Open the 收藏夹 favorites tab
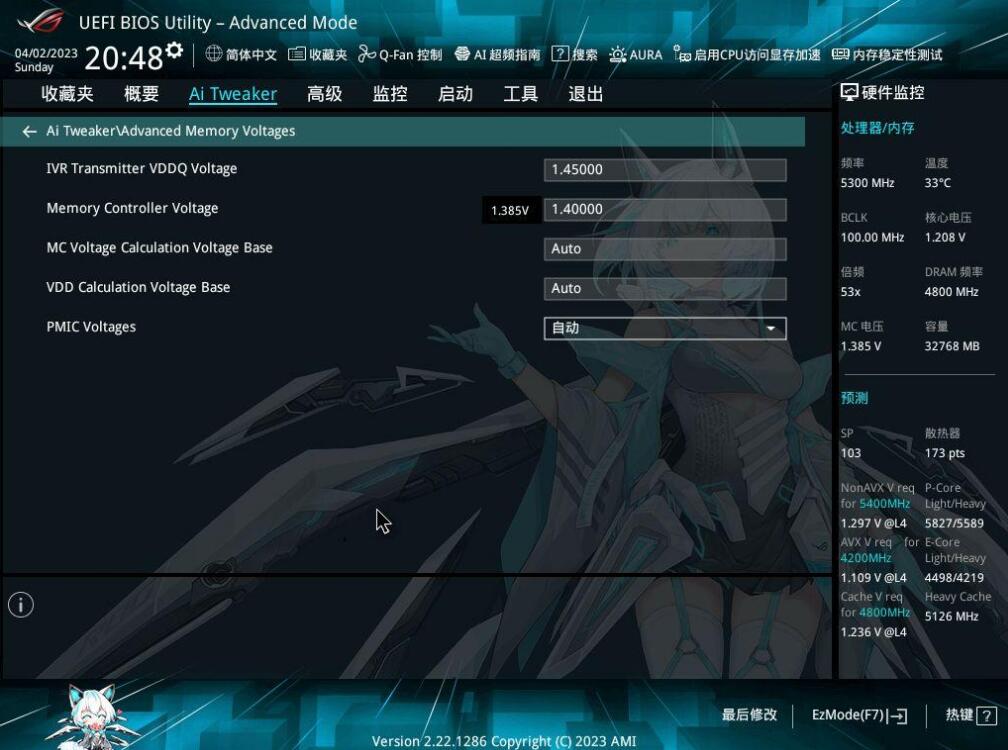This screenshot has width=1008, height=750. click(x=67, y=94)
